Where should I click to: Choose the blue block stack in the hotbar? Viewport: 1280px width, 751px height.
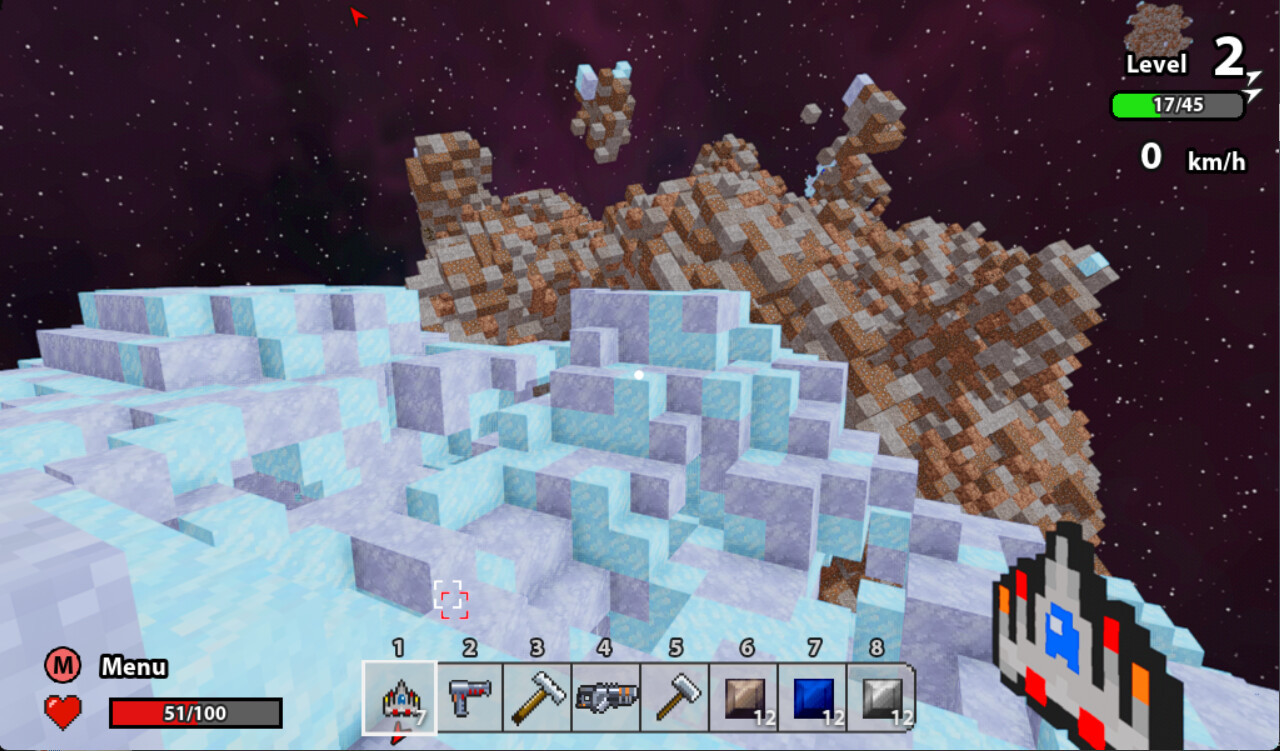(813, 697)
